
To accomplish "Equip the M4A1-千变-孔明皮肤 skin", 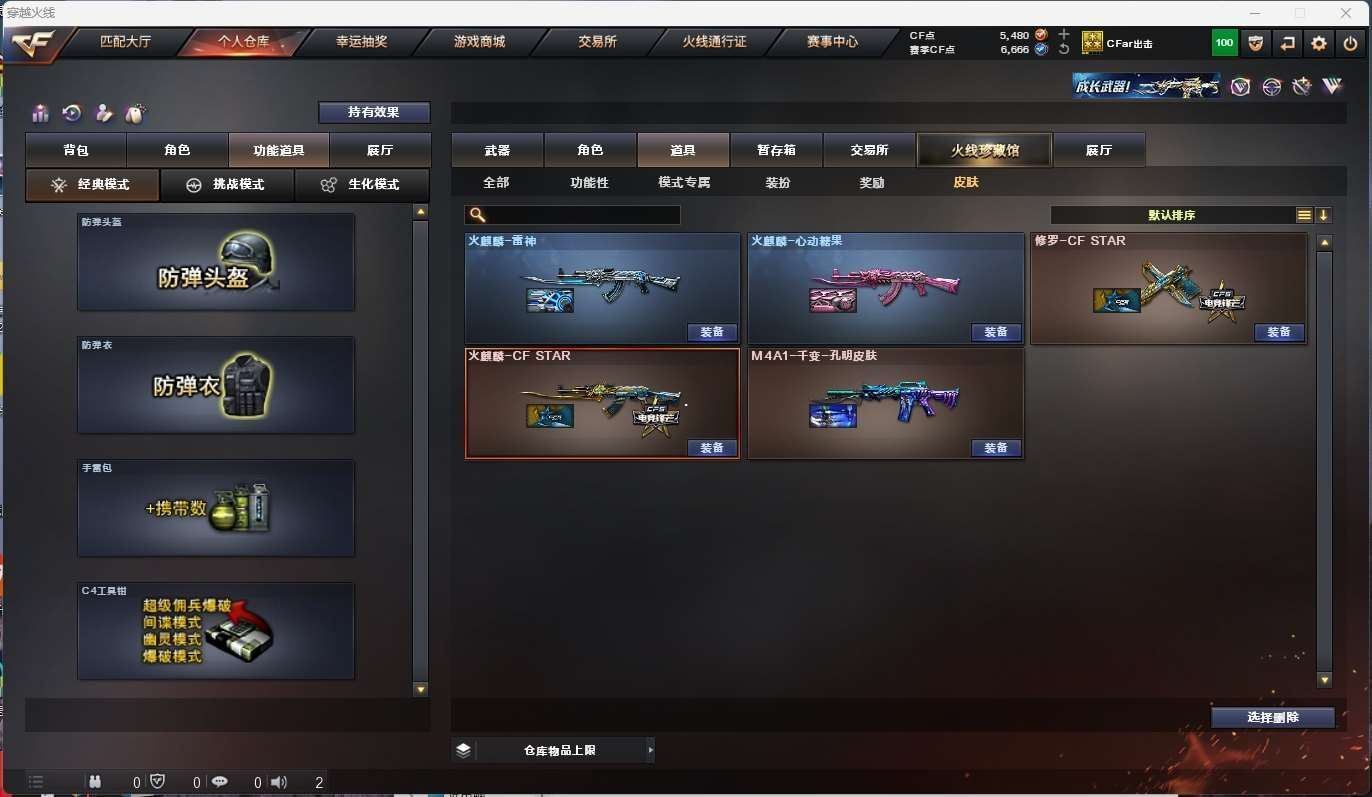I will coord(996,448).
